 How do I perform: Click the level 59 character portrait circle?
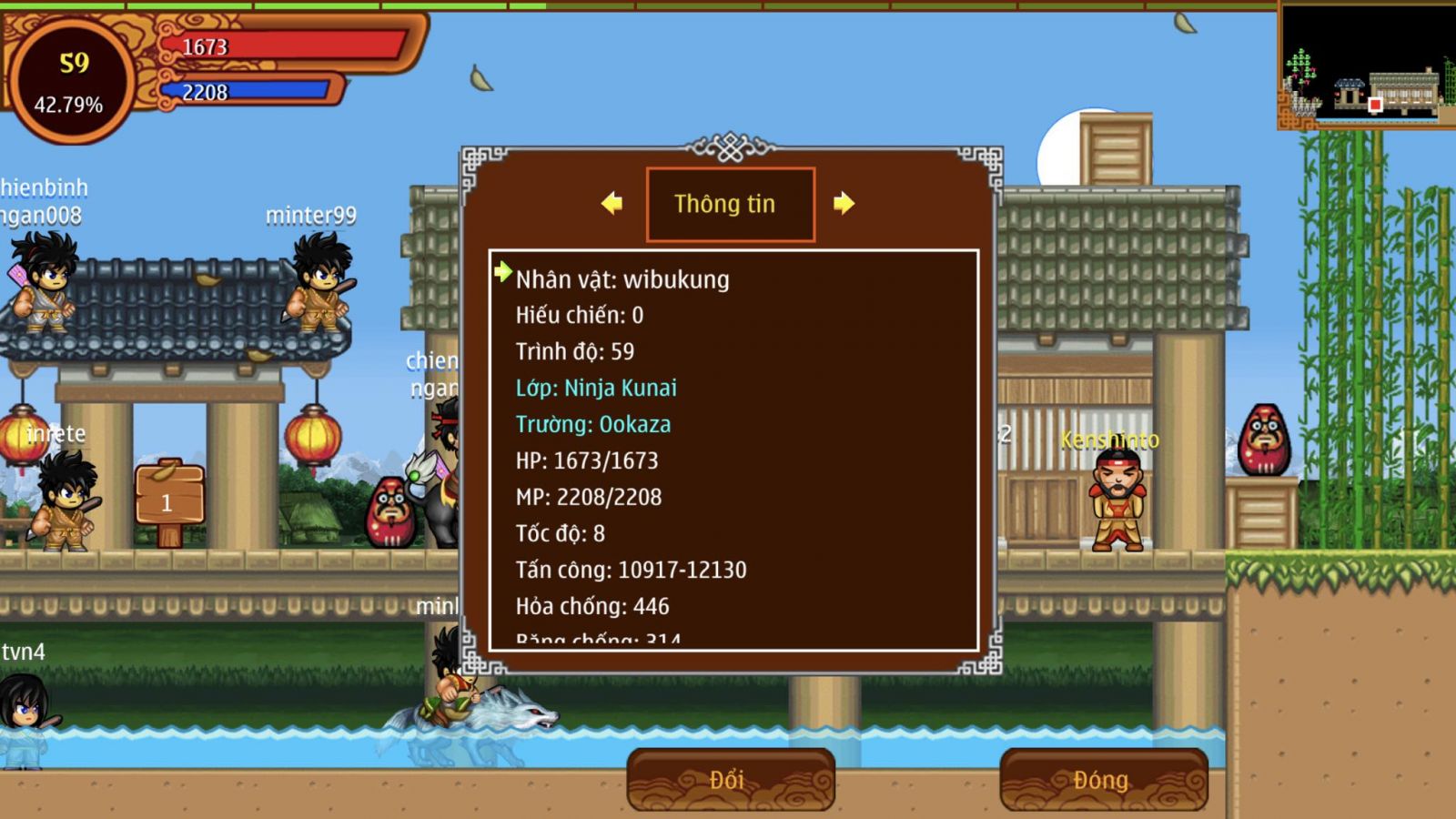point(71,82)
